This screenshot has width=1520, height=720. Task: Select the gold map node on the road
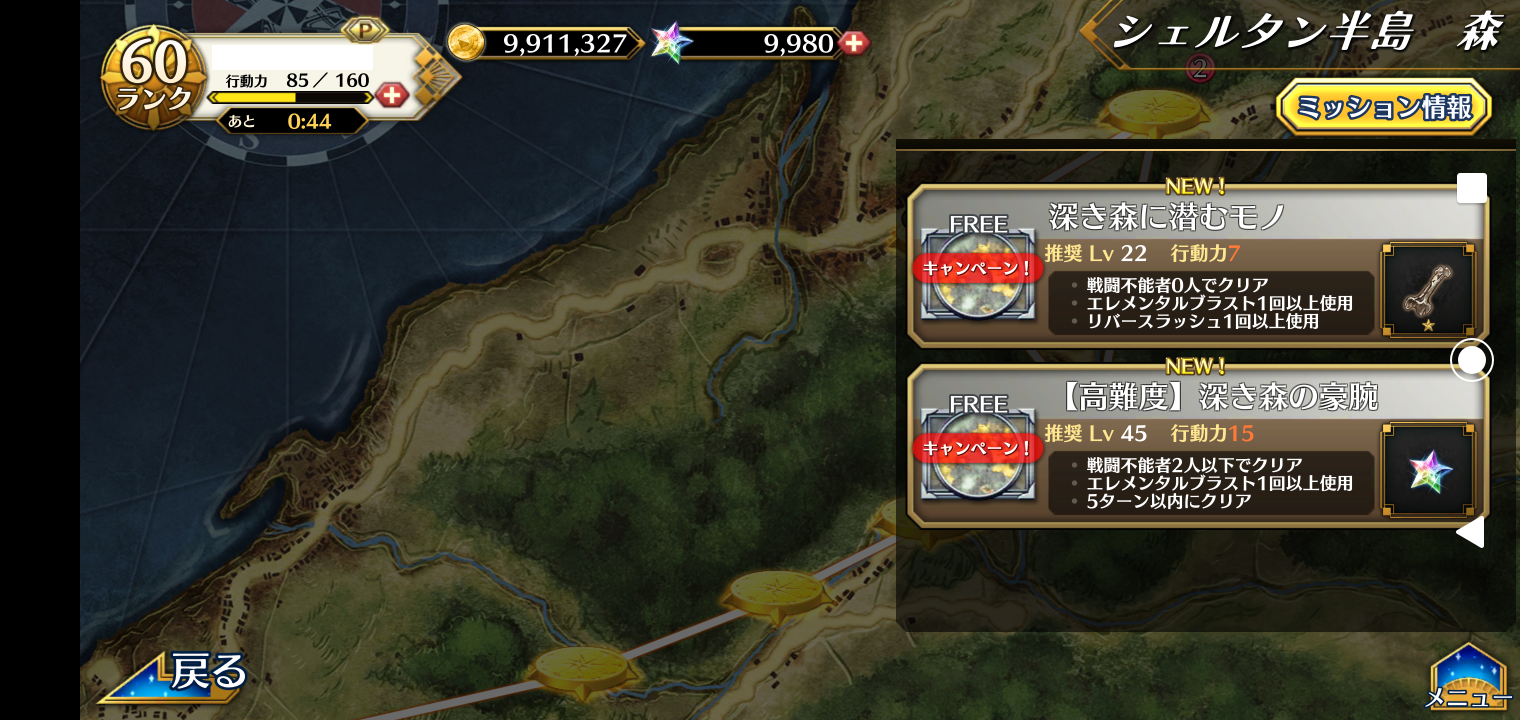coord(778,590)
